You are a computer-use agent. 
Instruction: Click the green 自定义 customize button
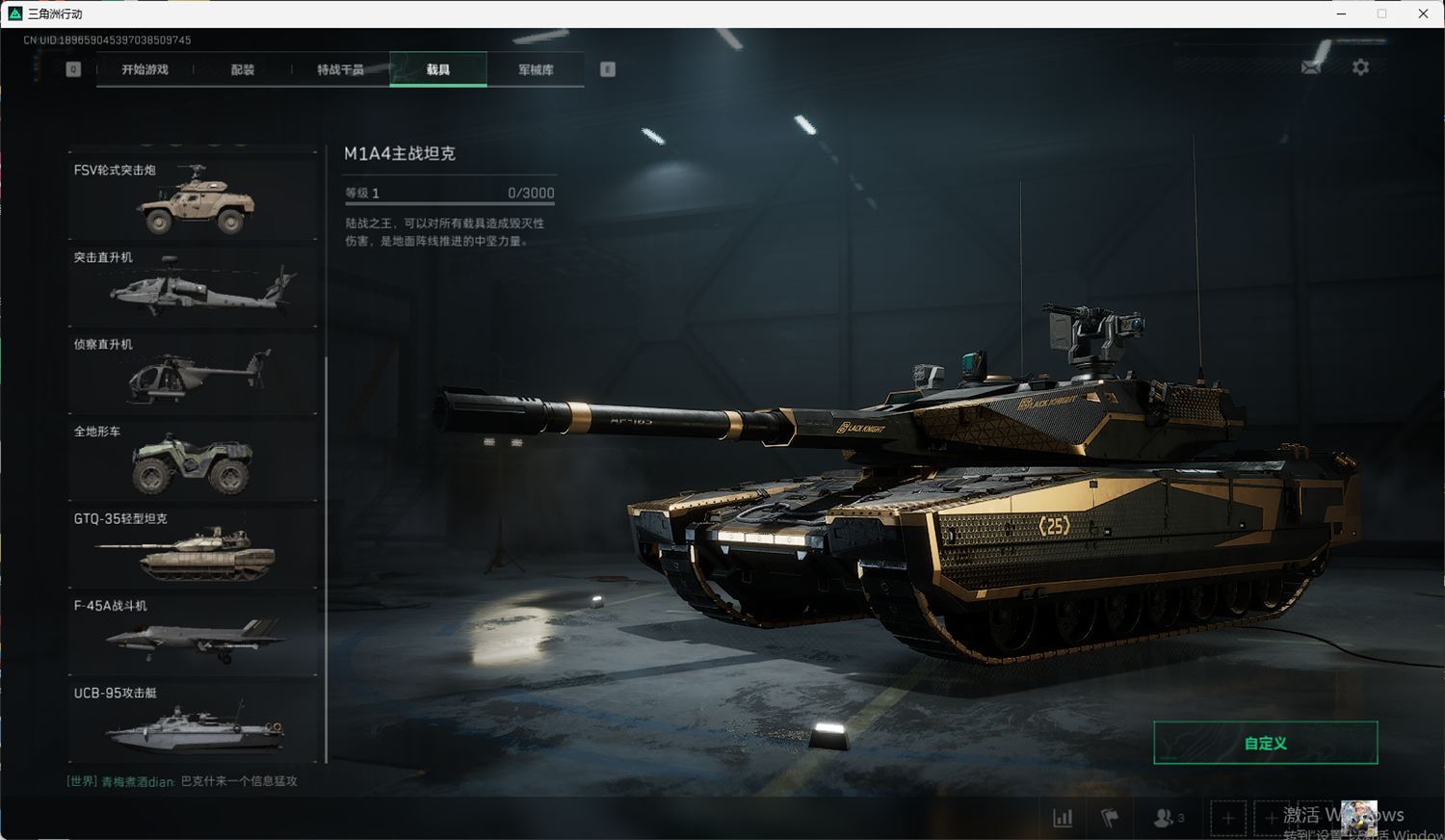pos(1265,743)
